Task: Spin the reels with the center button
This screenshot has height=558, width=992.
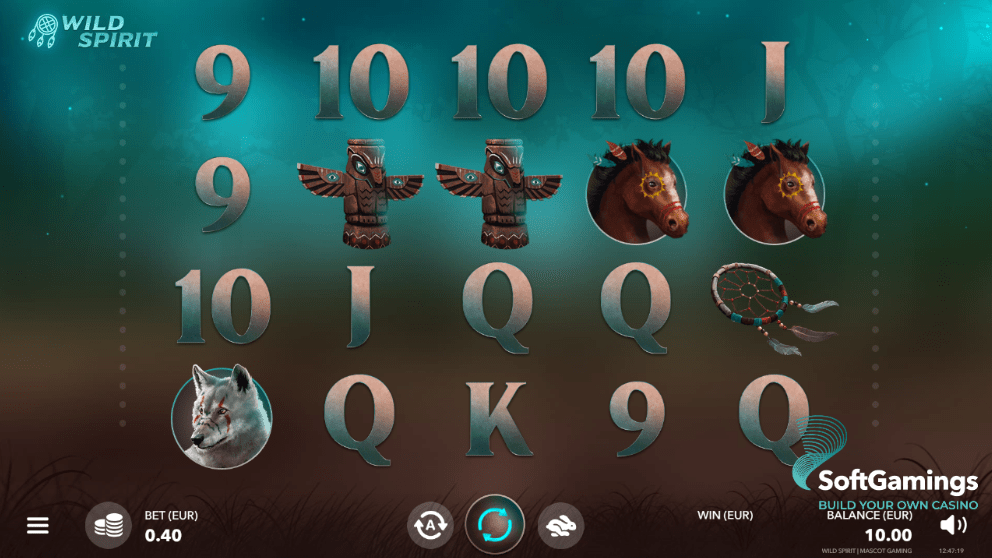Action: [495, 525]
